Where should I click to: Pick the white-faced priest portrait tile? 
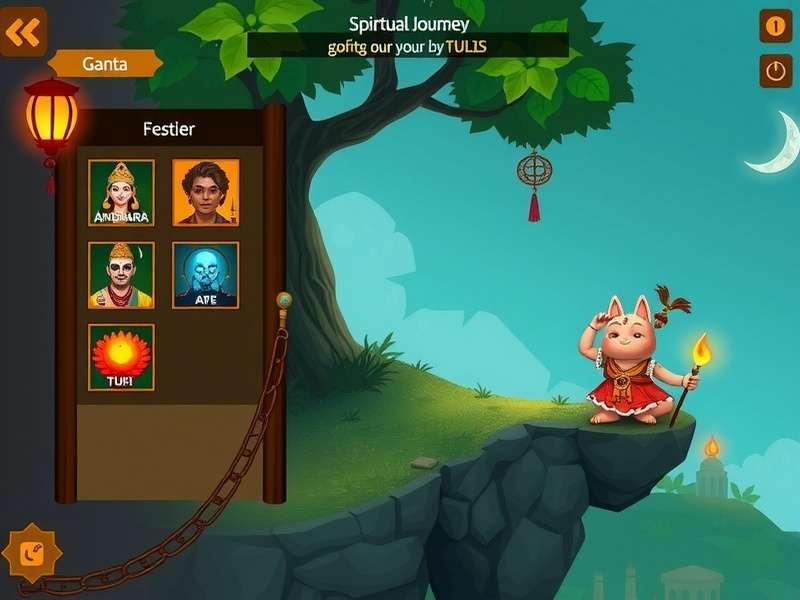pyautogui.click(x=121, y=275)
